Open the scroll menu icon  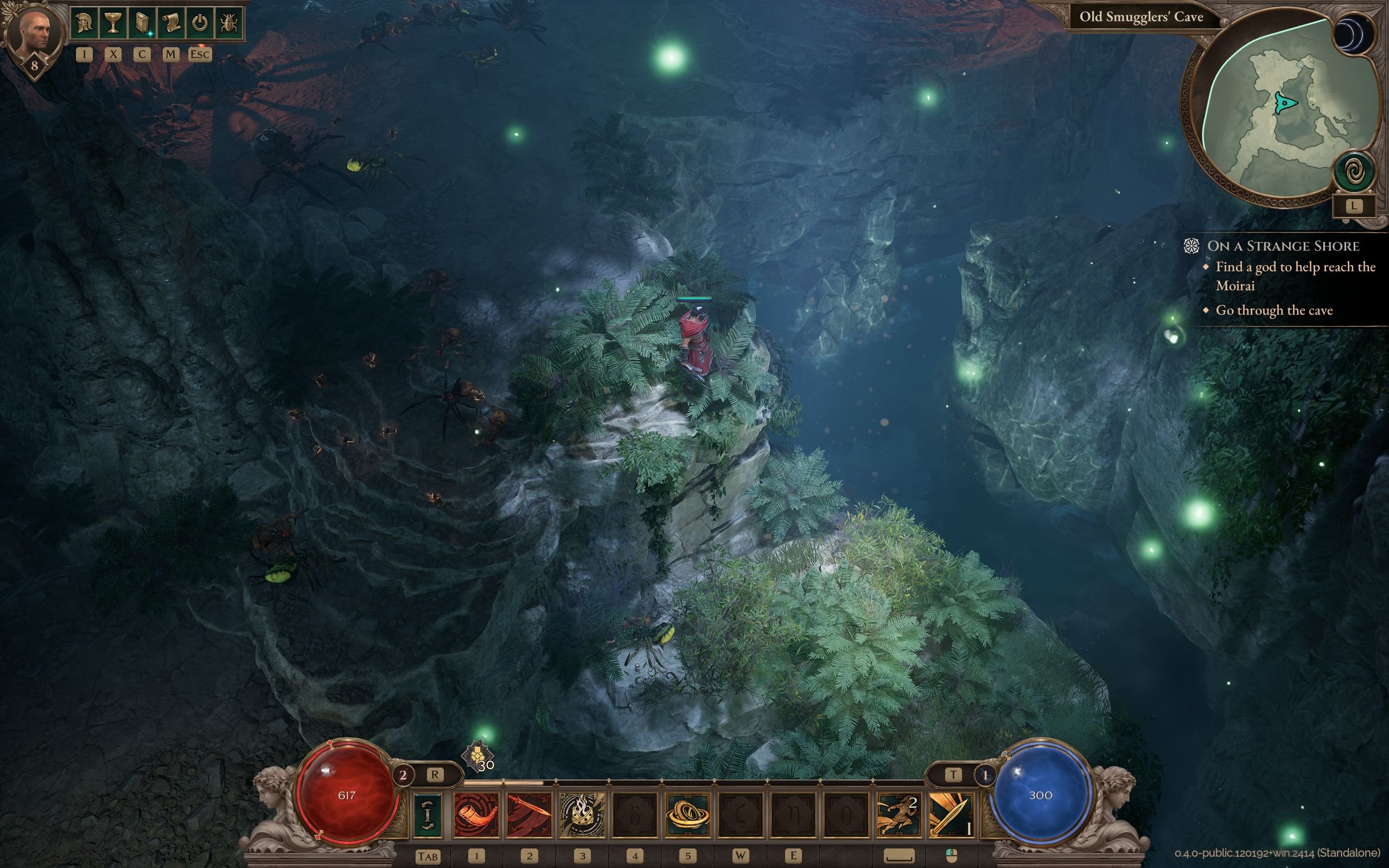click(170, 24)
